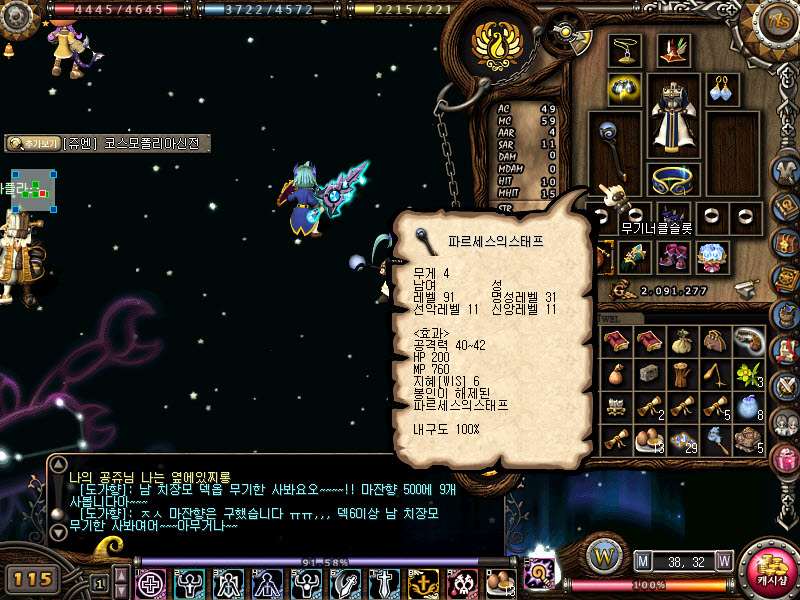Click the round W button
Viewport: 800px width, 600px height.
click(603, 556)
